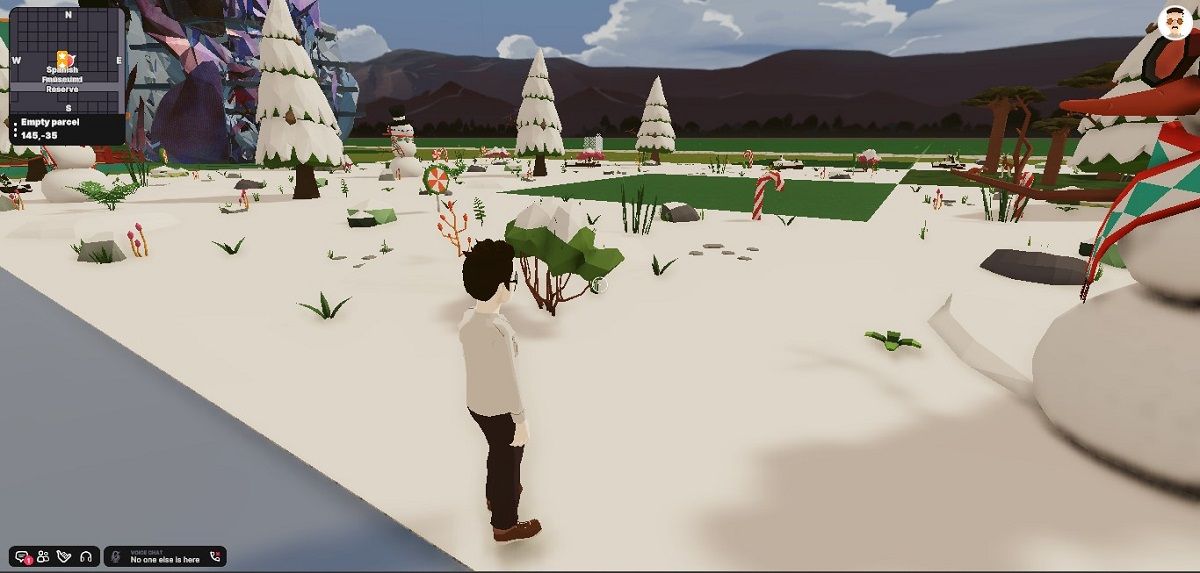Click the voice chat phone icon
The image size is (1200, 573).
(214, 557)
